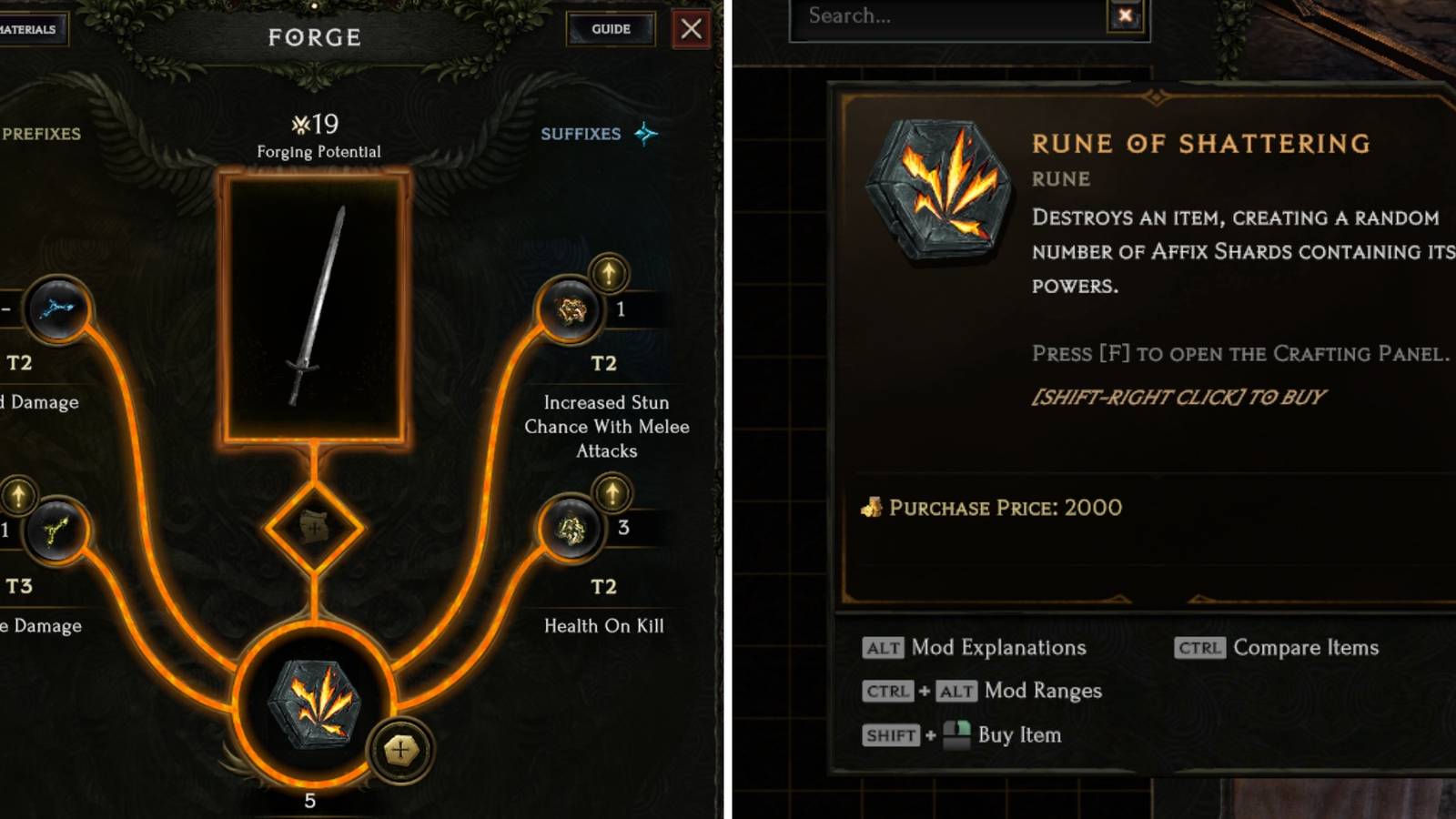1456x819 pixels.
Task: Expand the Suffixes section with its star icon
Action: point(645,133)
